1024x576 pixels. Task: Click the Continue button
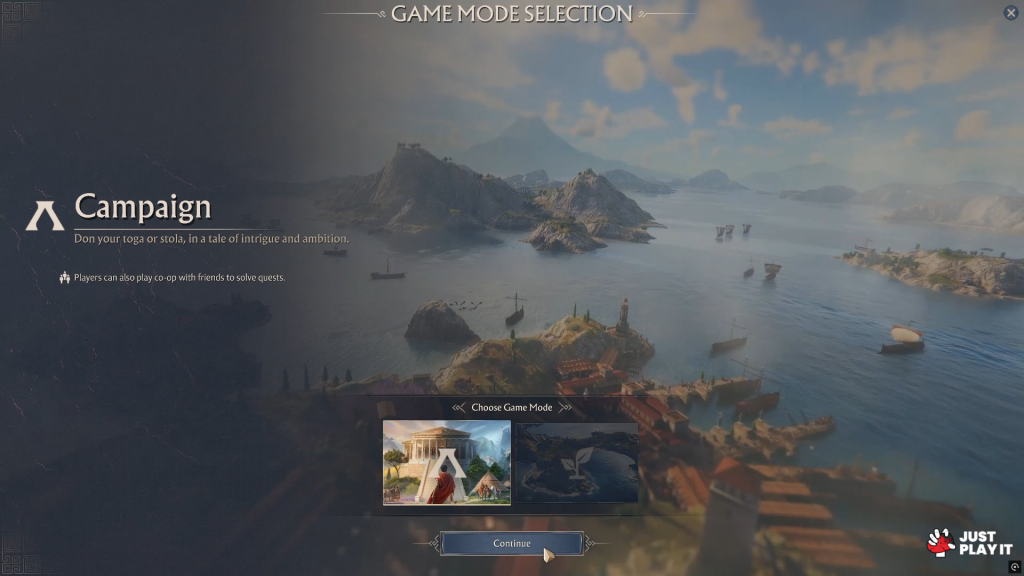[x=511, y=543]
